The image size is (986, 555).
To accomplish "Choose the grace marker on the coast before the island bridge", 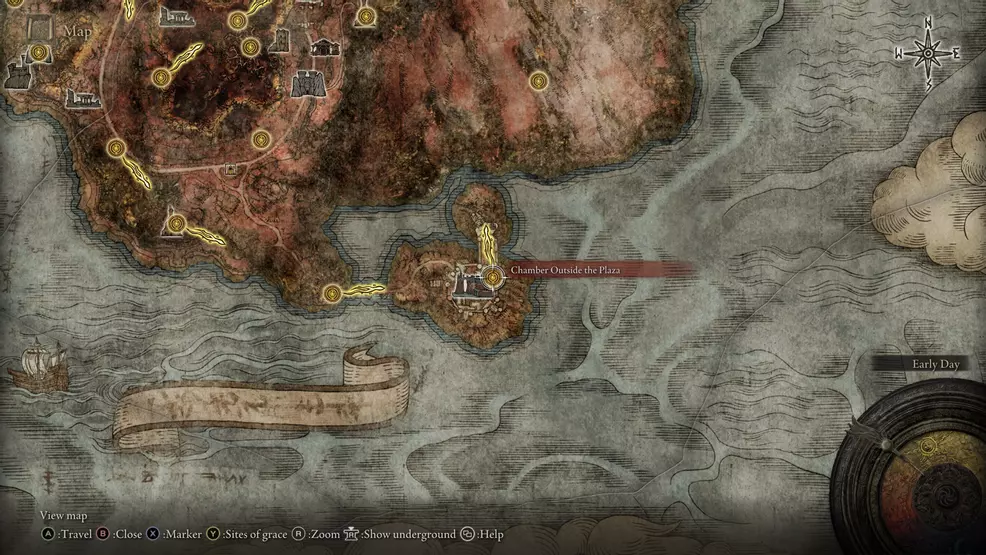I will coord(332,293).
